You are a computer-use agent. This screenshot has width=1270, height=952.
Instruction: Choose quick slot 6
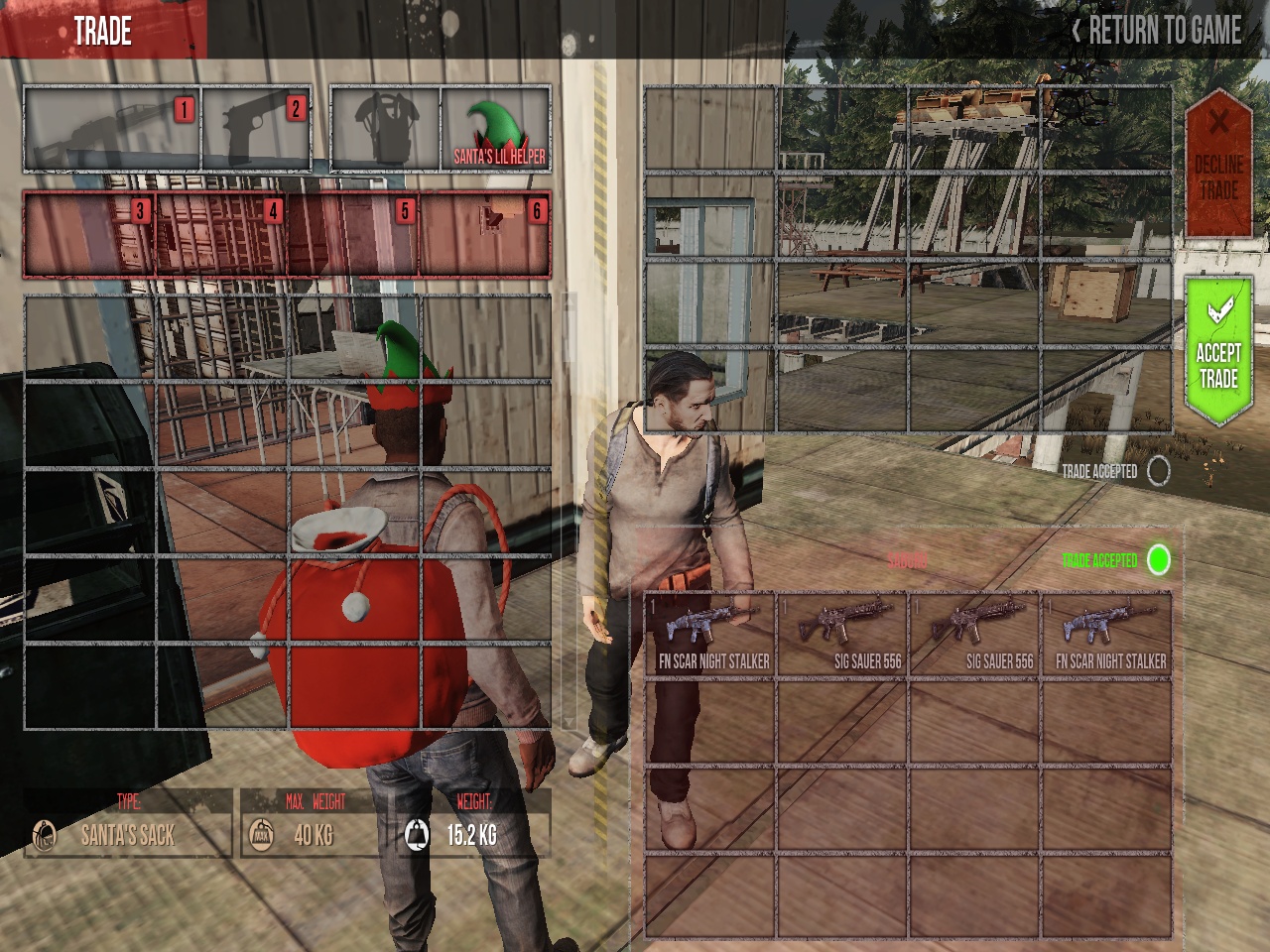coord(485,234)
